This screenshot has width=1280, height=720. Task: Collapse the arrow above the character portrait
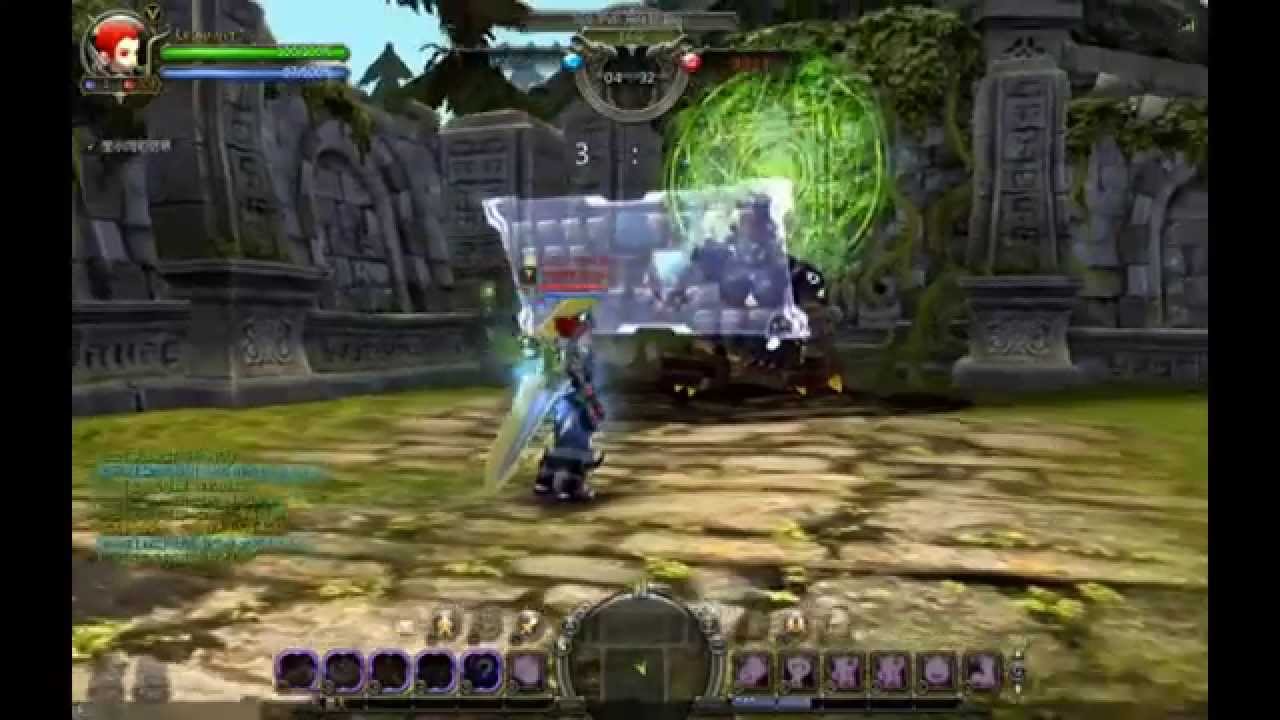152,11
